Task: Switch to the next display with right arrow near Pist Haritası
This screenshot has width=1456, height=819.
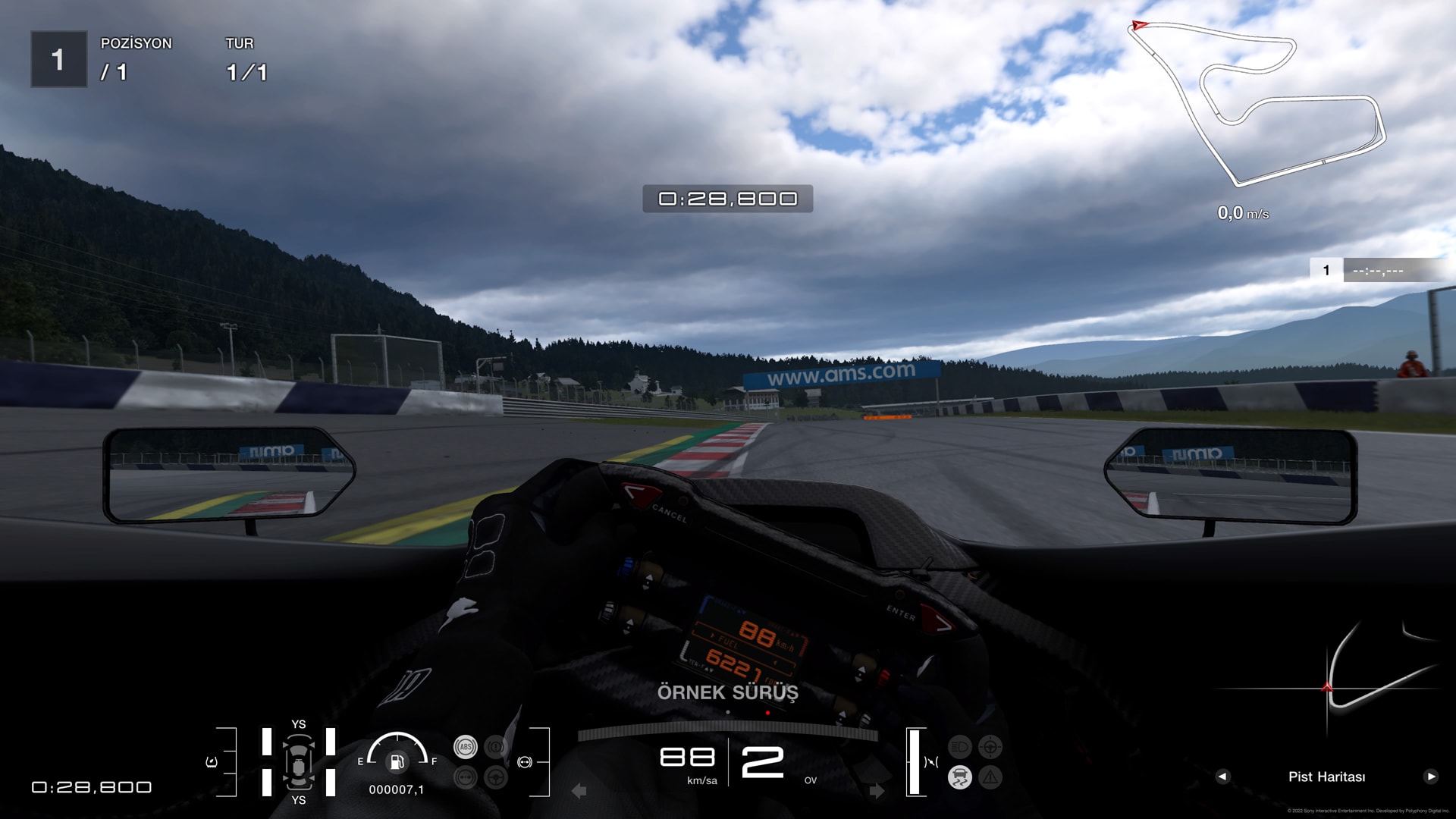Action: click(1431, 777)
